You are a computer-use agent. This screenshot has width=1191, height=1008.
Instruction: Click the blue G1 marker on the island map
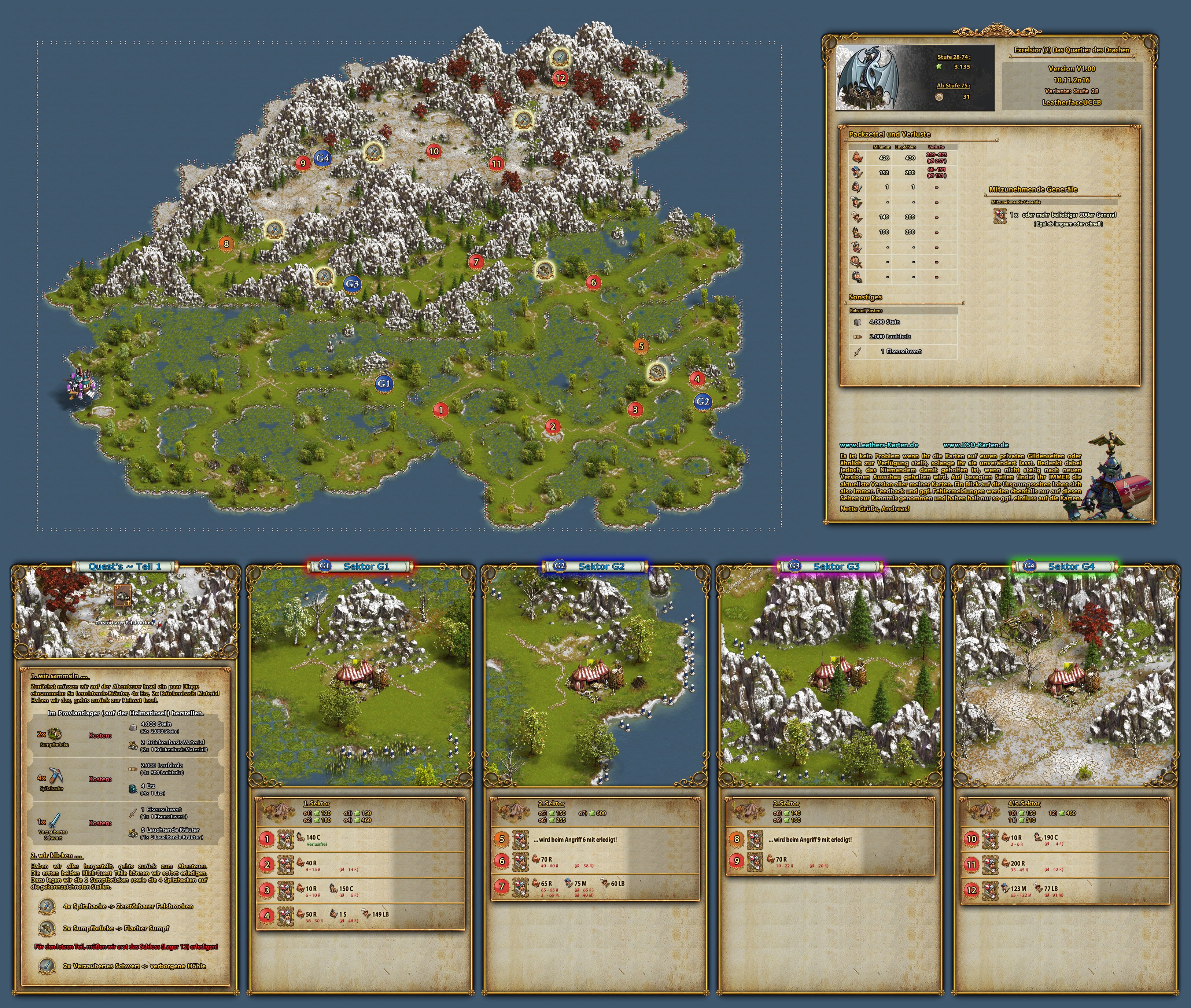[x=383, y=383]
